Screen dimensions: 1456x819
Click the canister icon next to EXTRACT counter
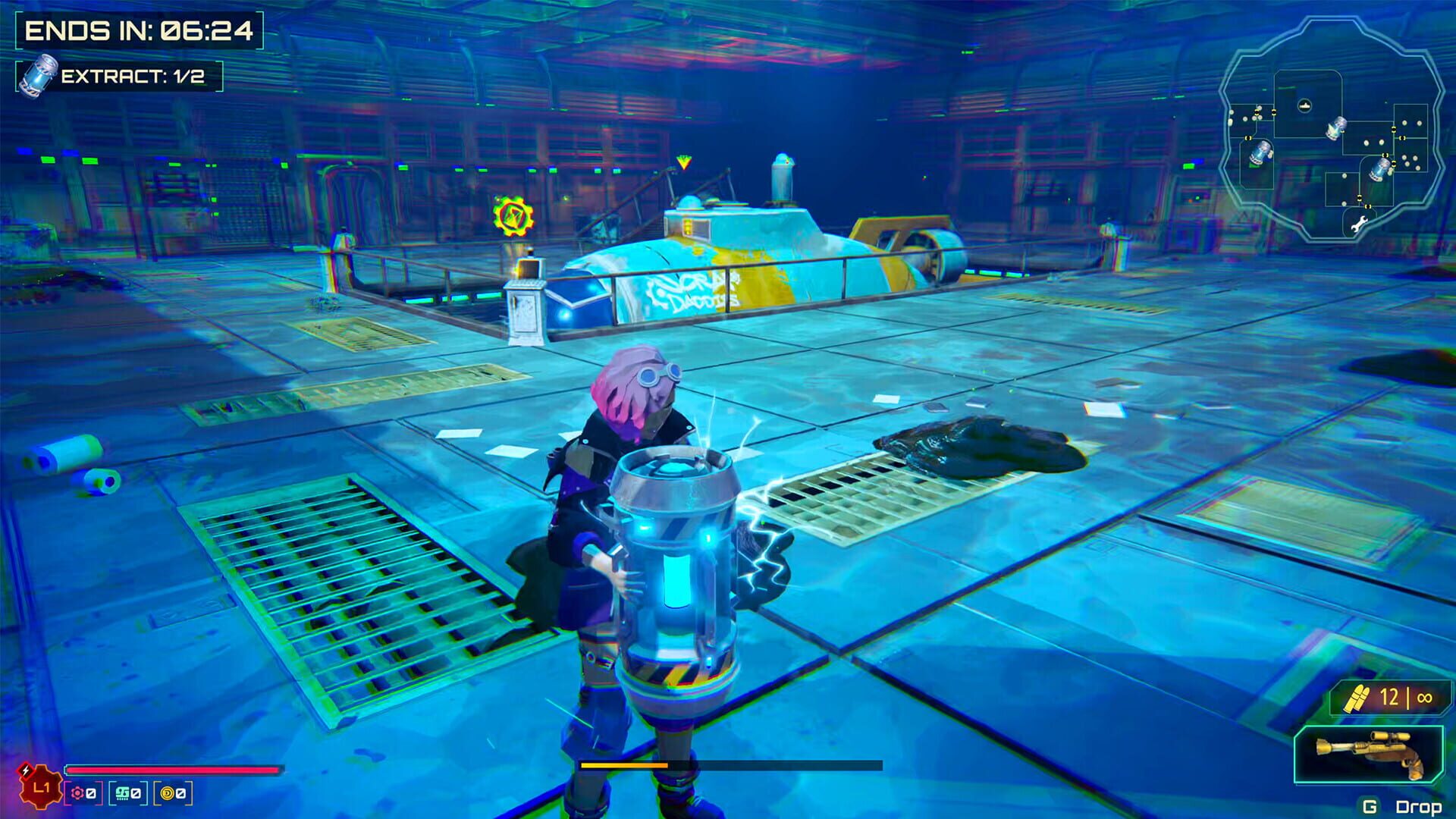tap(37, 75)
